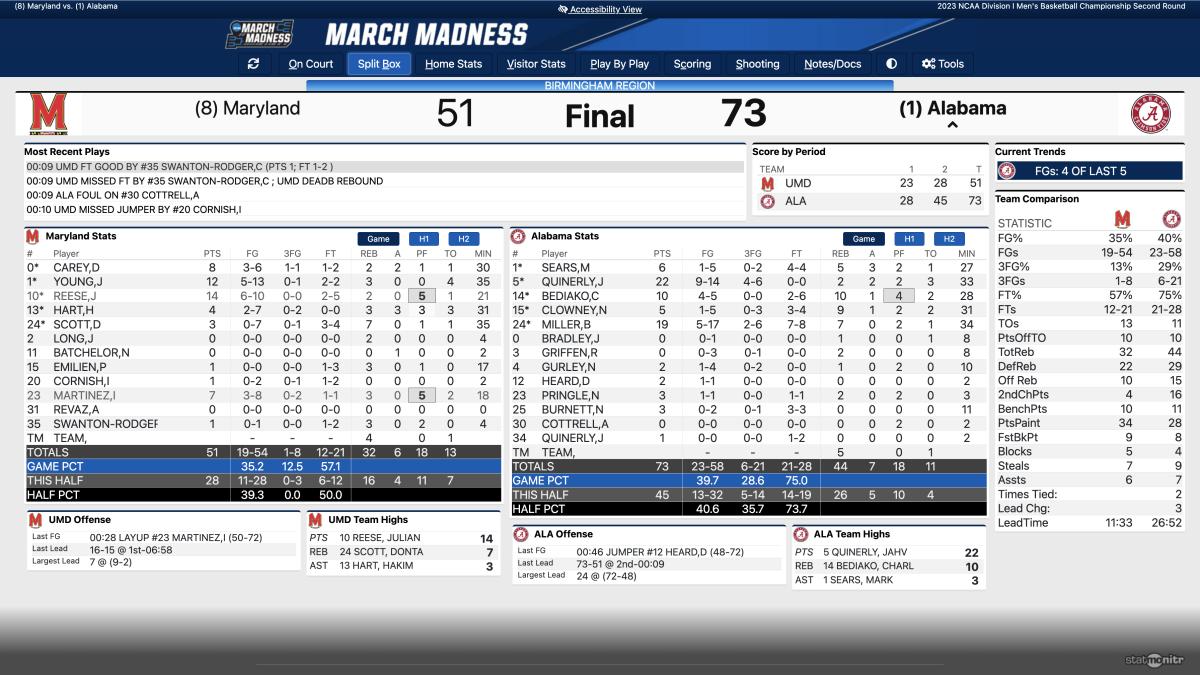Open the Tools menu
Viewport: 1200px width, 675px height.
tap(943, 64)
